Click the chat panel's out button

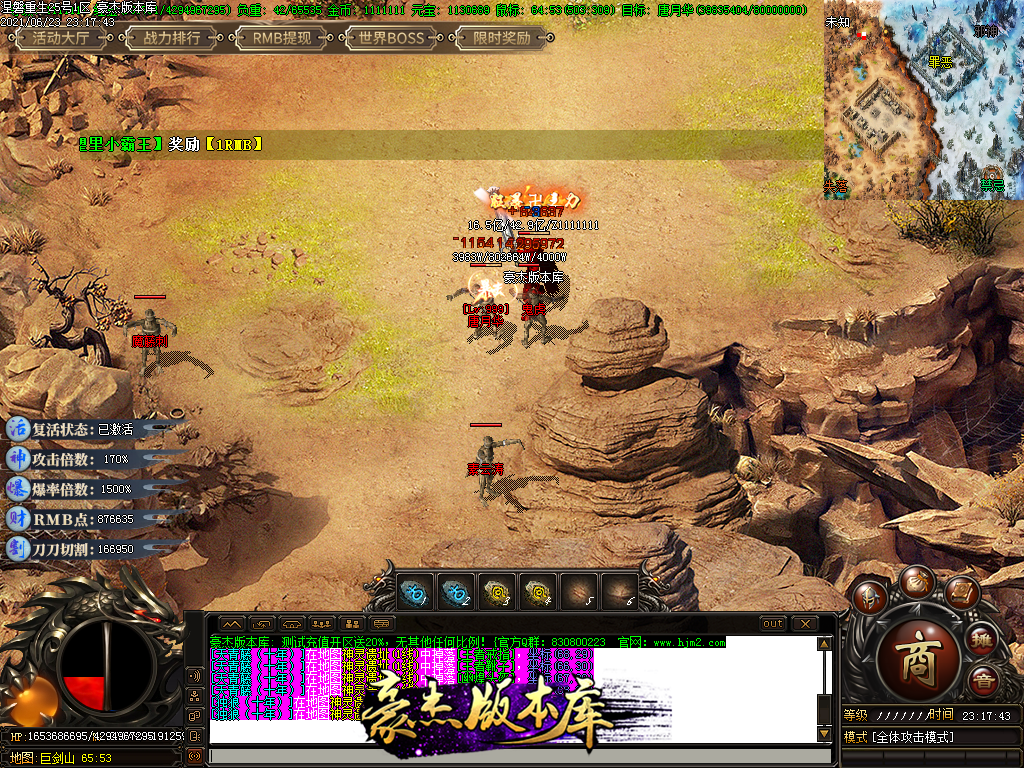(773, 624)
